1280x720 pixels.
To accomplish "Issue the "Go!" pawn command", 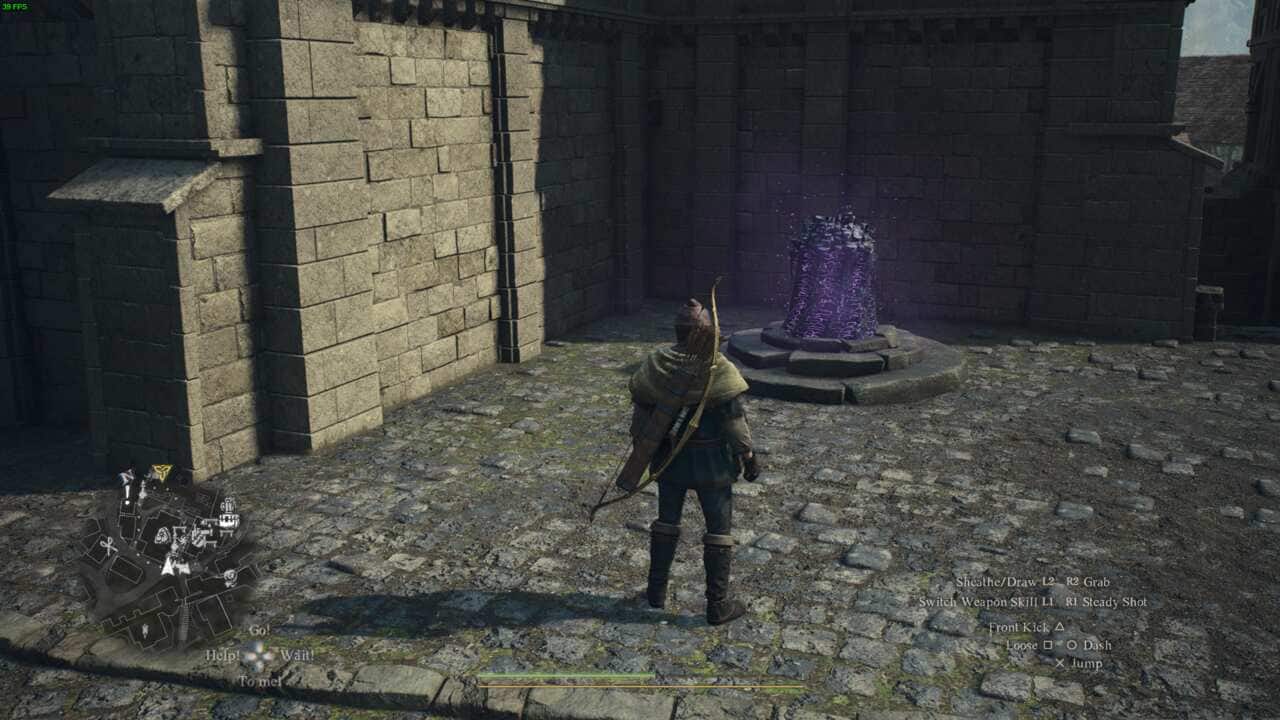I will [259, 631].
